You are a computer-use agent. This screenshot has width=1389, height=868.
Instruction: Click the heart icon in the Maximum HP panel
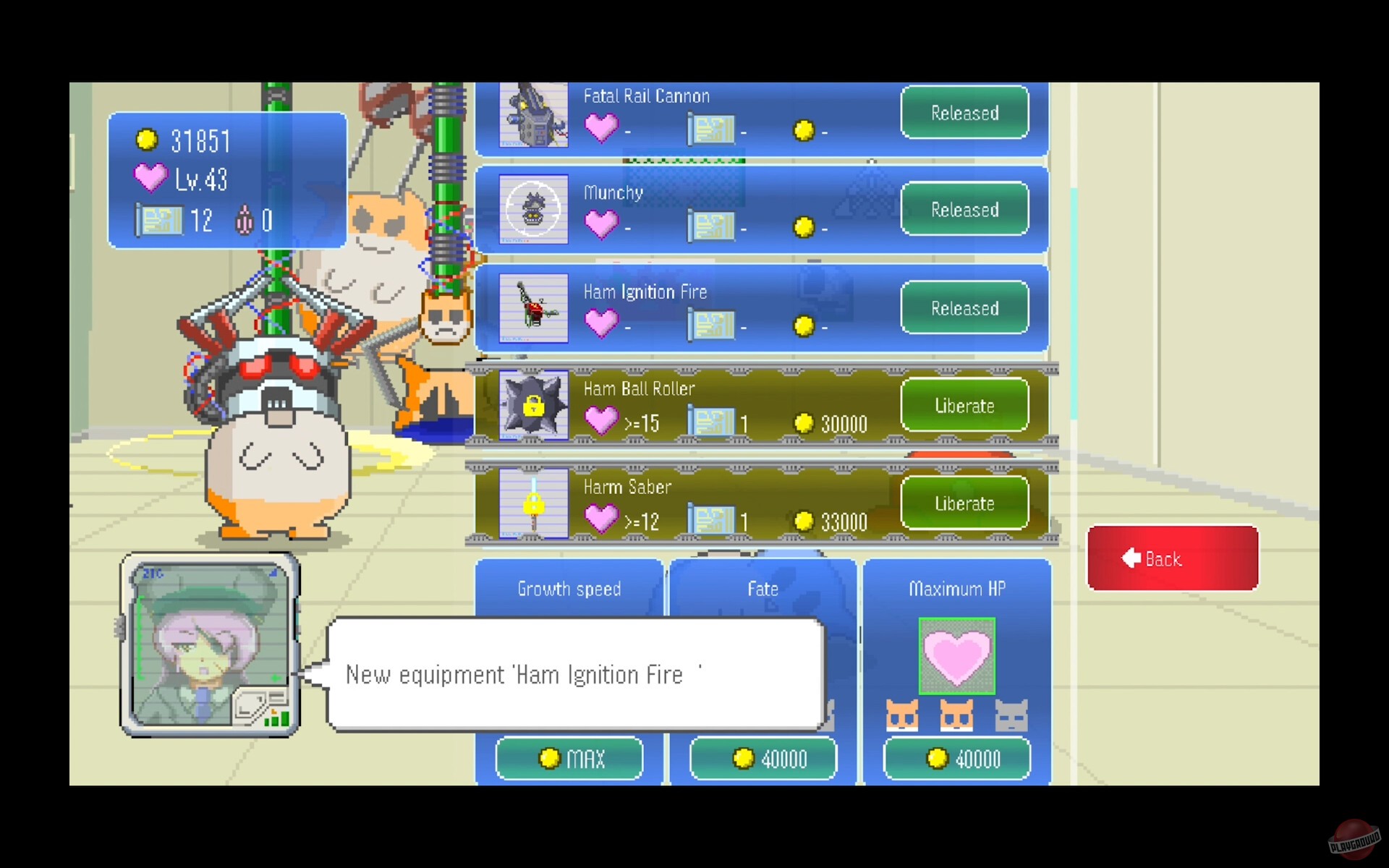(x=956, y=655)
